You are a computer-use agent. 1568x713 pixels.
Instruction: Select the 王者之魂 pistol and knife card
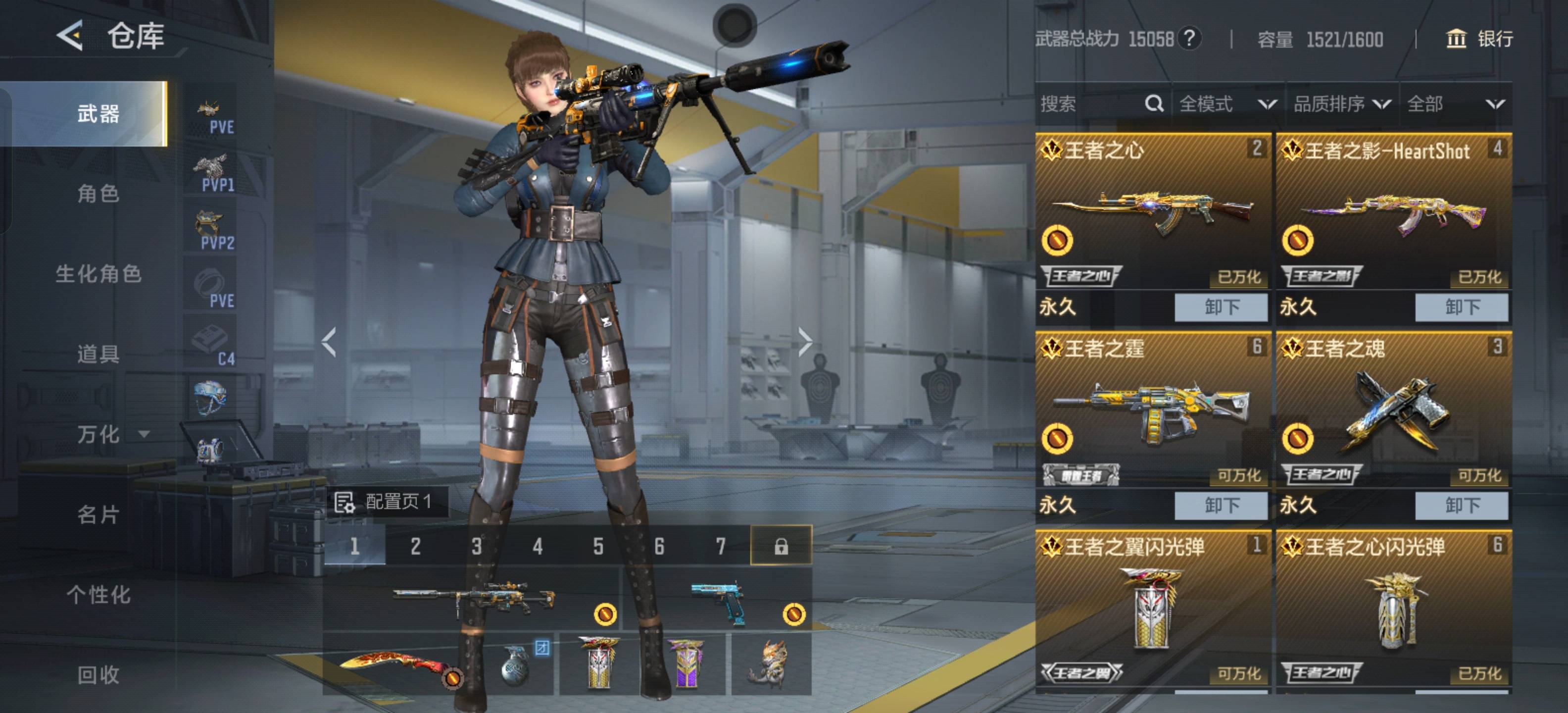(x=1393, y=408)
